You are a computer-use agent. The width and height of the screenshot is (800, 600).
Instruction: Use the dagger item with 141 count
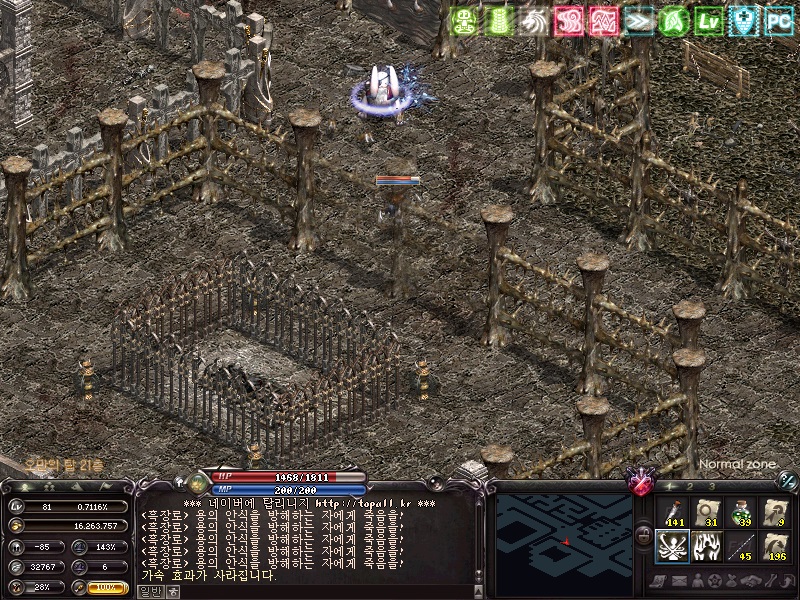[x=671, y=512]
